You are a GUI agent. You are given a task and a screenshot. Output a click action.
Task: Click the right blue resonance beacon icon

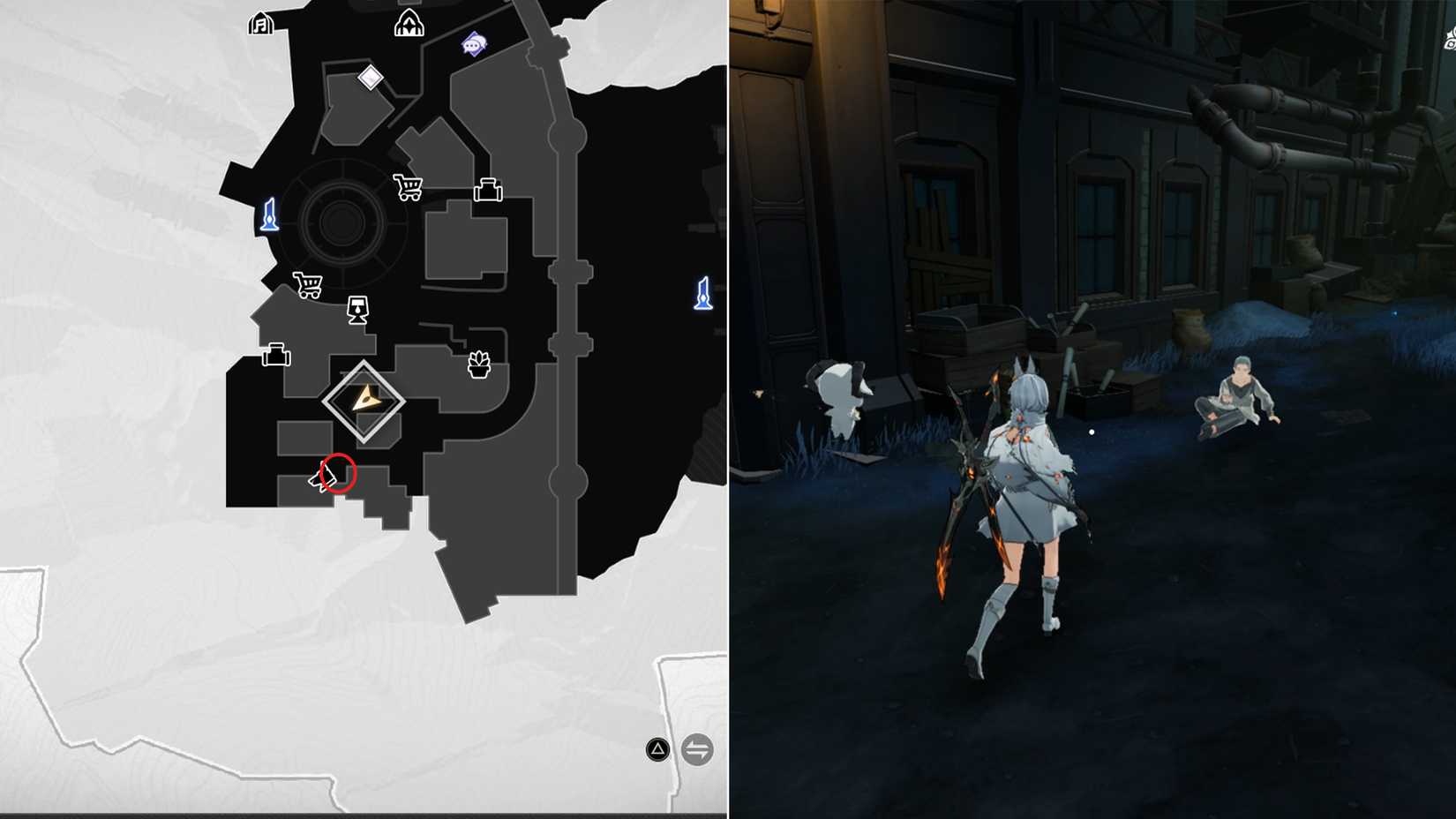[702, 291]
